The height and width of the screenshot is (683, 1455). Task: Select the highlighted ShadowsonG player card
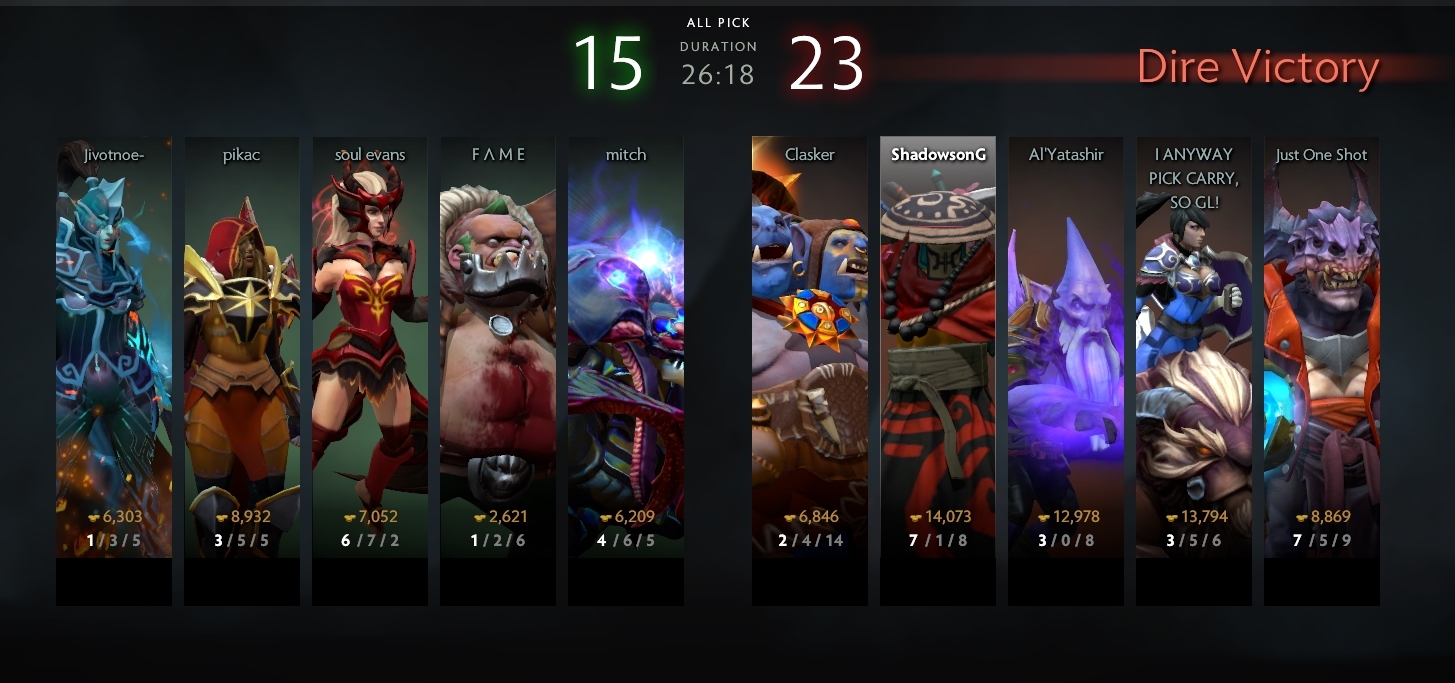tap(938, 345)
